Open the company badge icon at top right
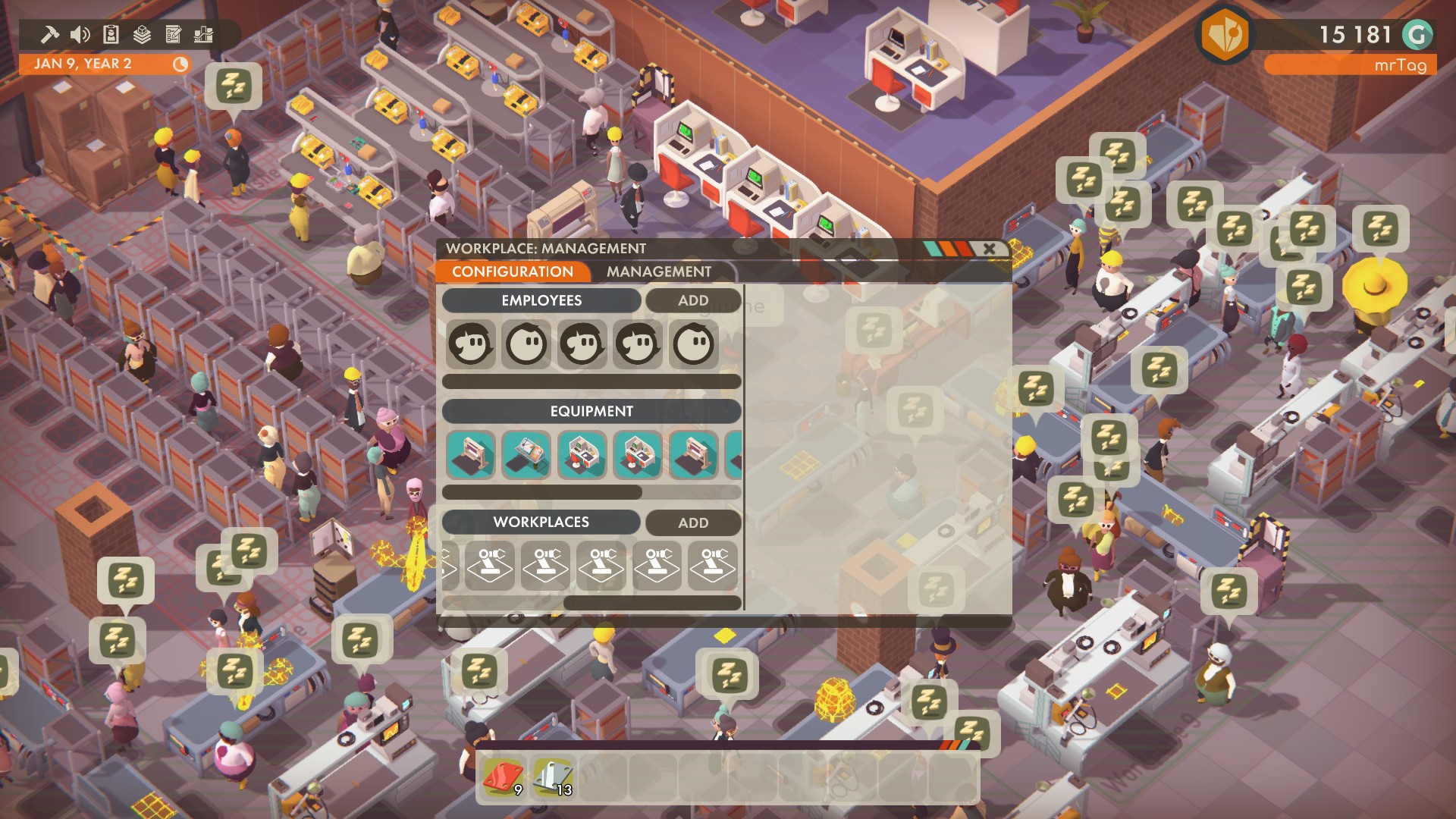 point(1227,35)
